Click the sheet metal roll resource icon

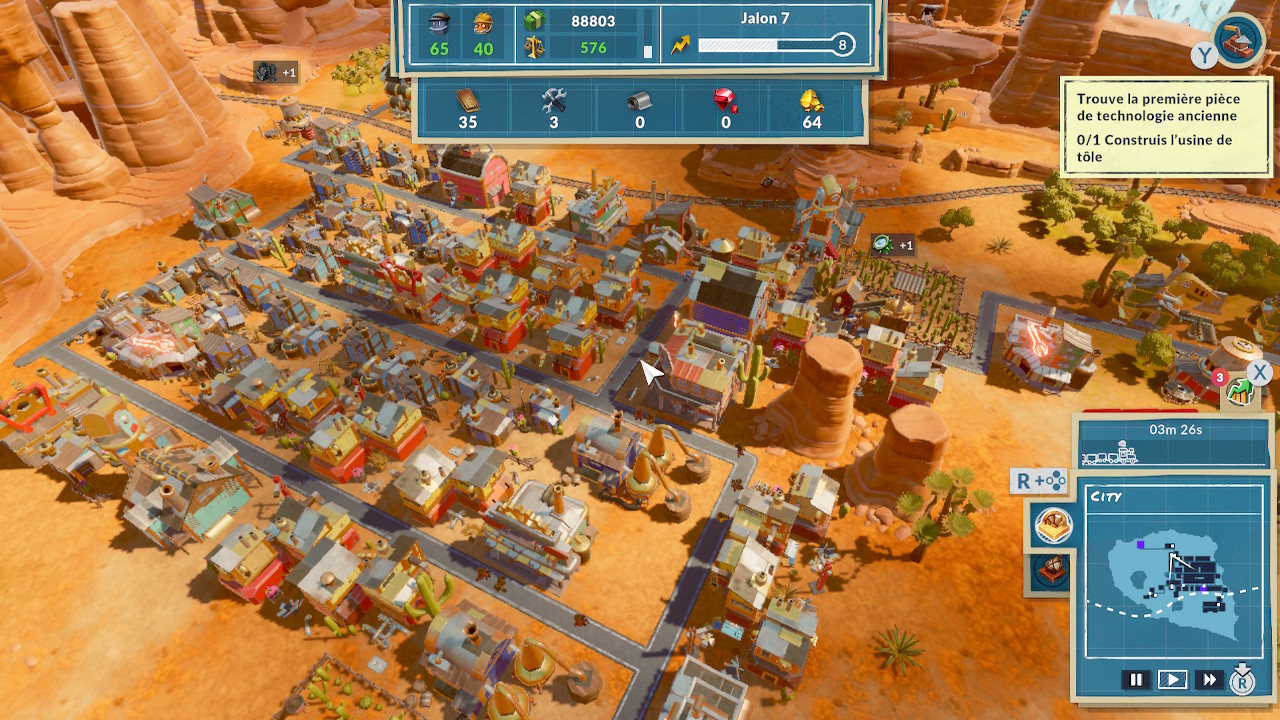pyautogui.click(x=640, y=100)
